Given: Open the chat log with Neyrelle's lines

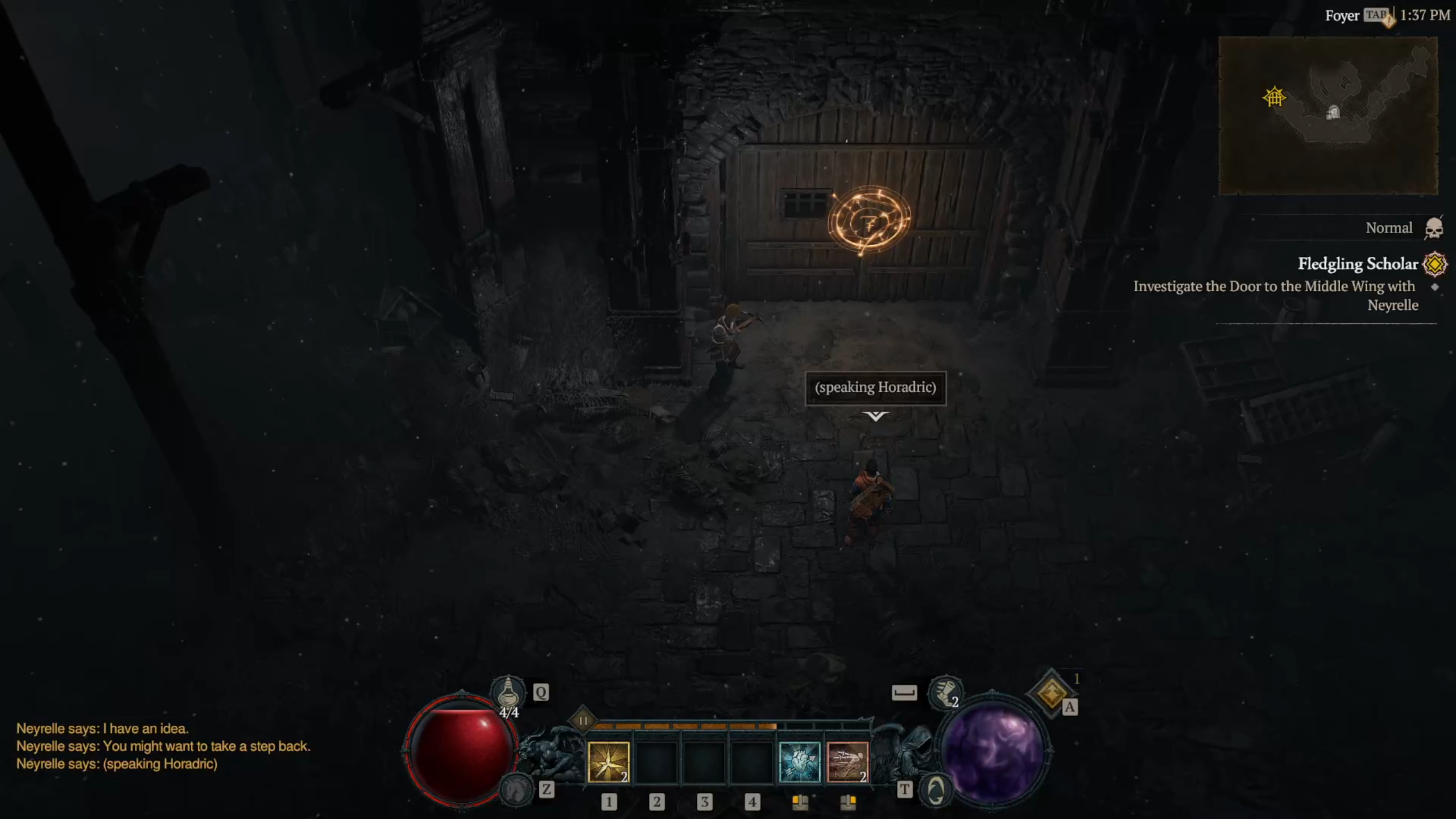Looking at the screenshot, I should click(x=163, y=746).
